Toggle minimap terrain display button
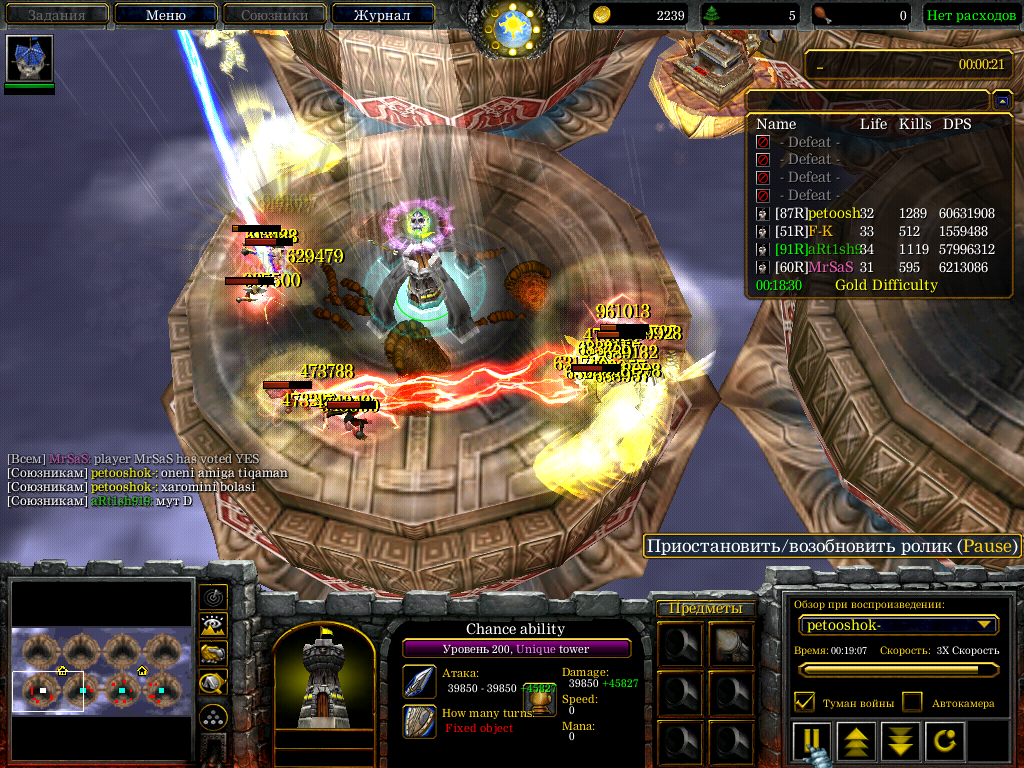Image resolution: width=1024 pixels, height=768 pixels. [x=213, y=626]
